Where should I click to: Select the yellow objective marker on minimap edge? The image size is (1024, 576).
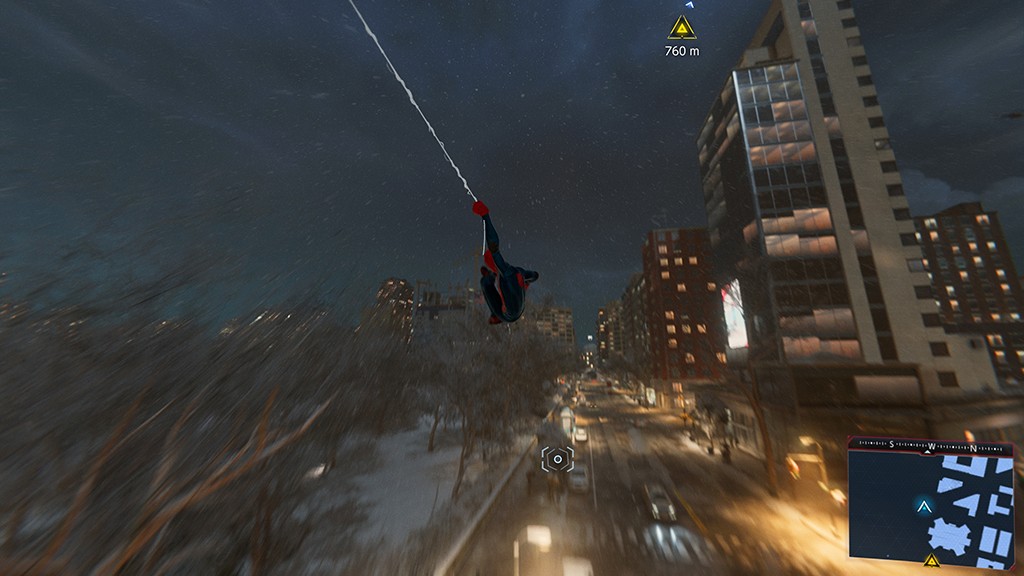click(x=931, y=560)
